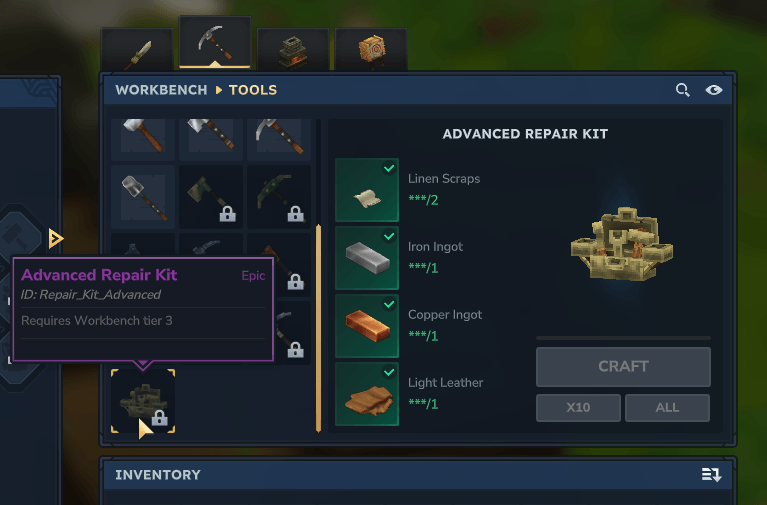Click the ALL craft quantity button
767x505 pixels.
pos(667,408)
